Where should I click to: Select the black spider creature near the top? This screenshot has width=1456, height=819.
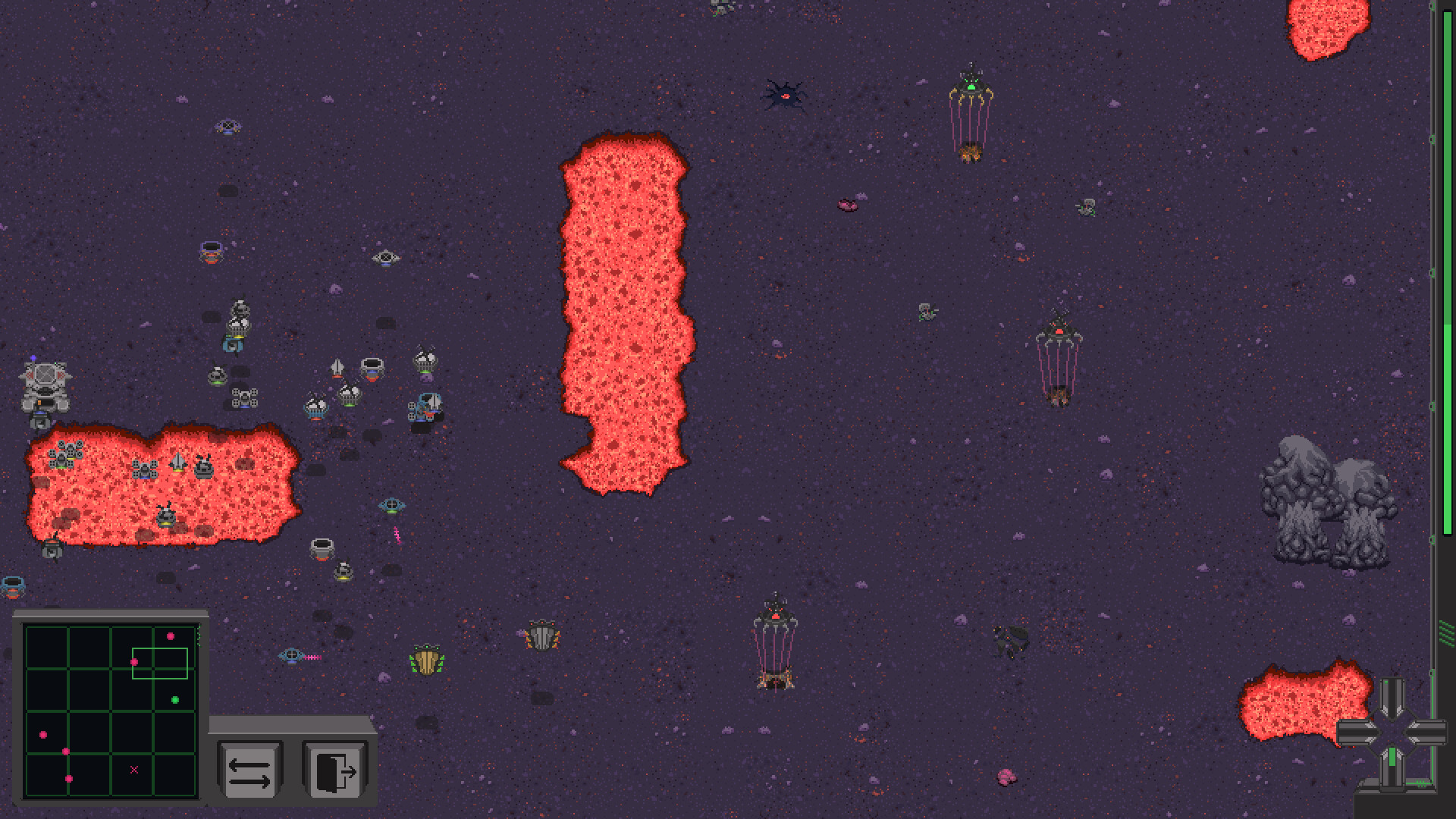[785, 95]
